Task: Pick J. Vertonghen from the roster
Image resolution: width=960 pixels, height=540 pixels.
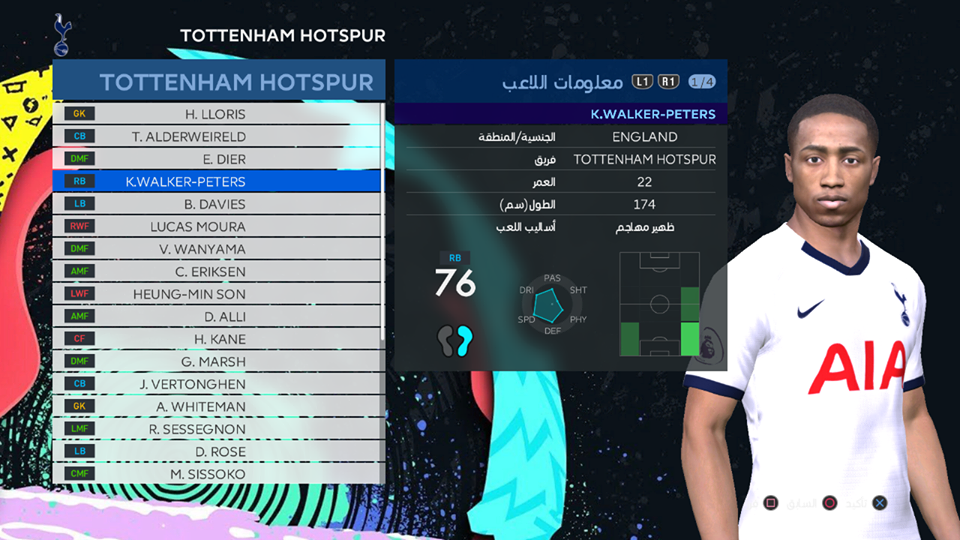Action: pos(215,384)
